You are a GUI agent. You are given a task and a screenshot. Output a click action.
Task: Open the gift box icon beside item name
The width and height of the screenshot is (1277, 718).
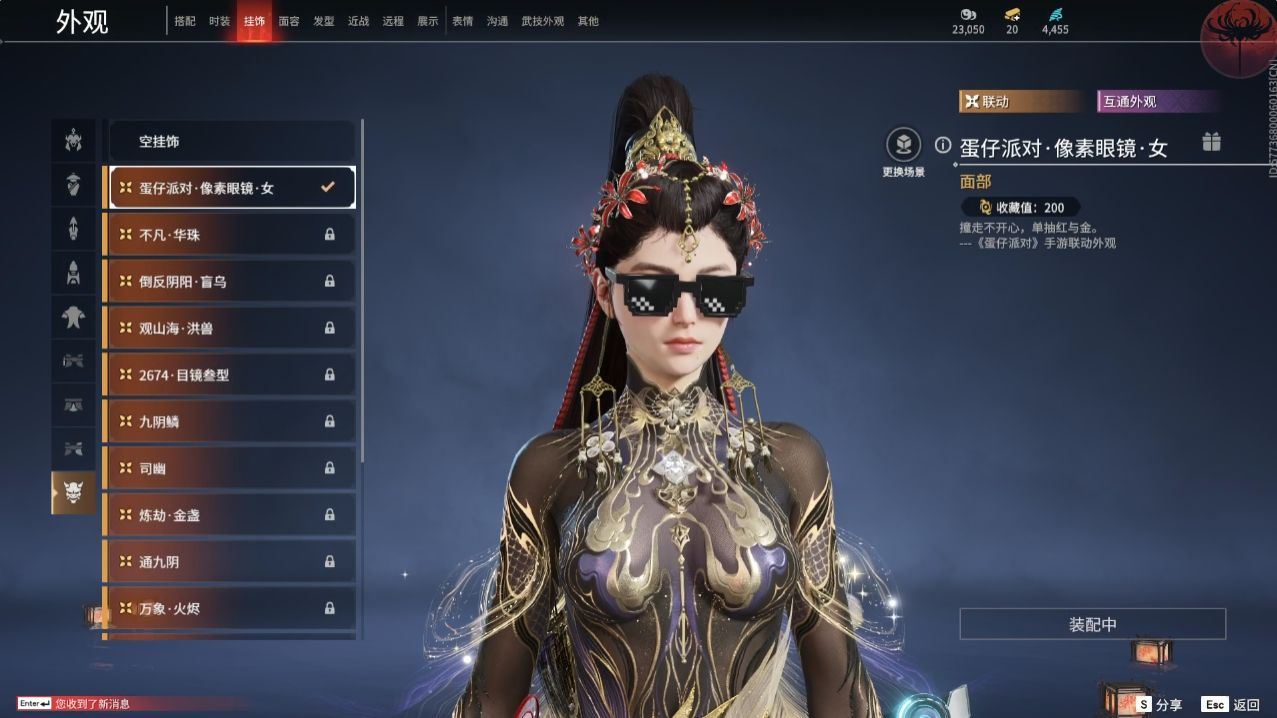[x=1211, y=142]
